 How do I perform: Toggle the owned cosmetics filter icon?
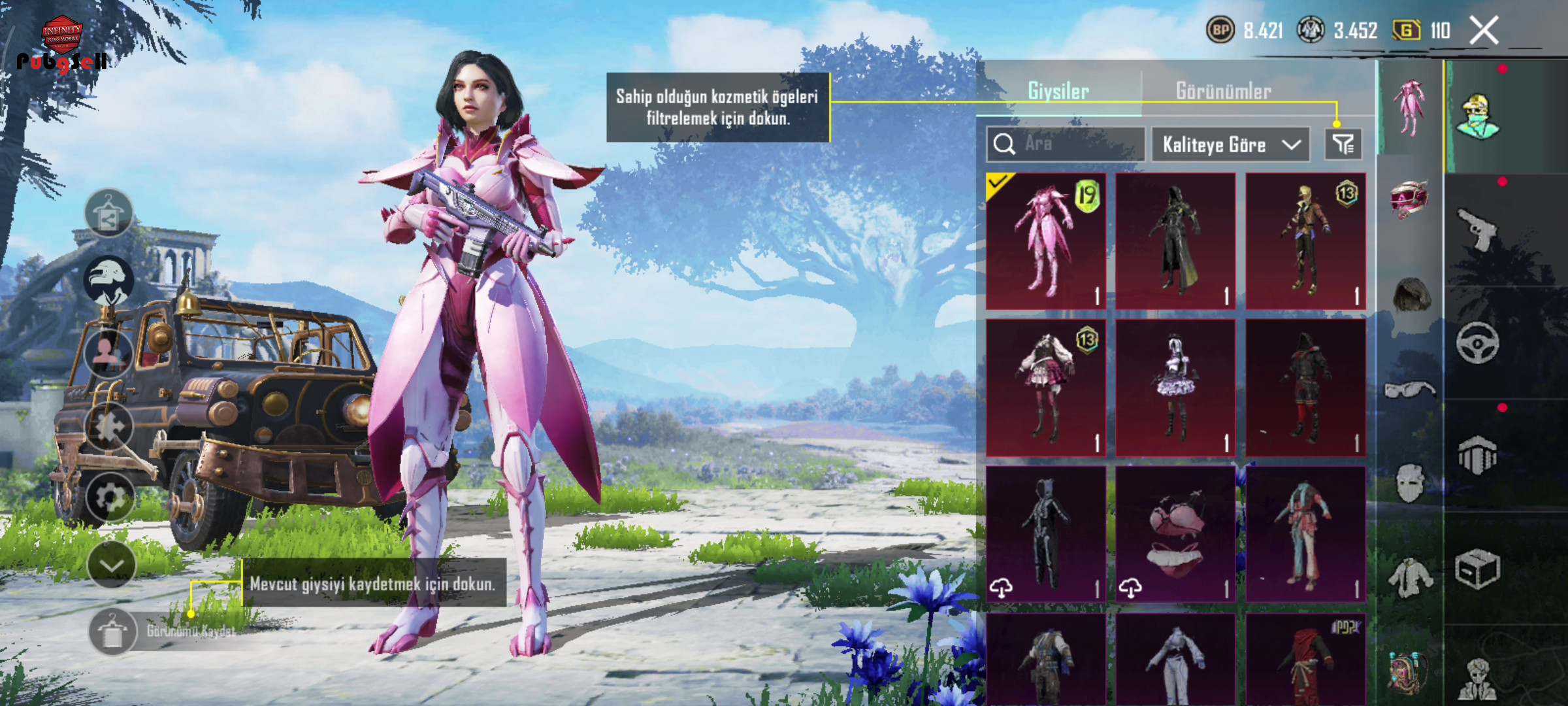pos(1343,144)
